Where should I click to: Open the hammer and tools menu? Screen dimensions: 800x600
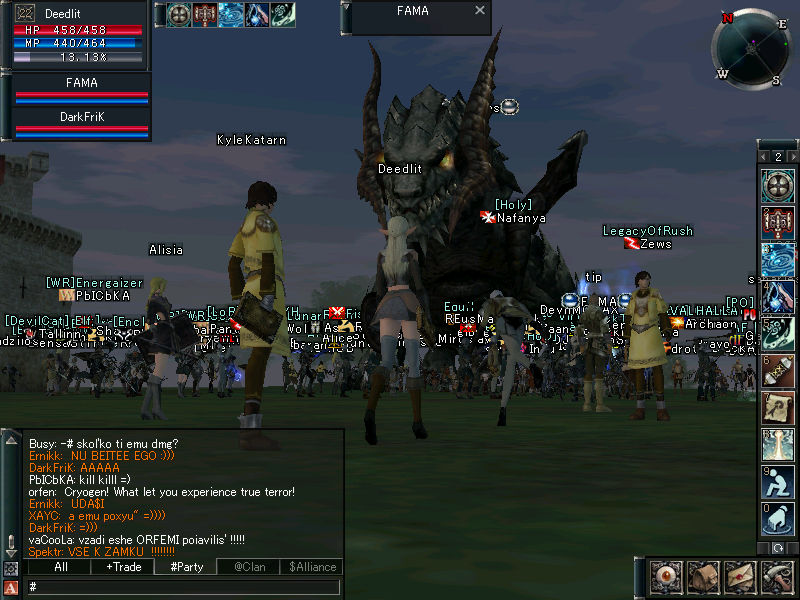777,578
